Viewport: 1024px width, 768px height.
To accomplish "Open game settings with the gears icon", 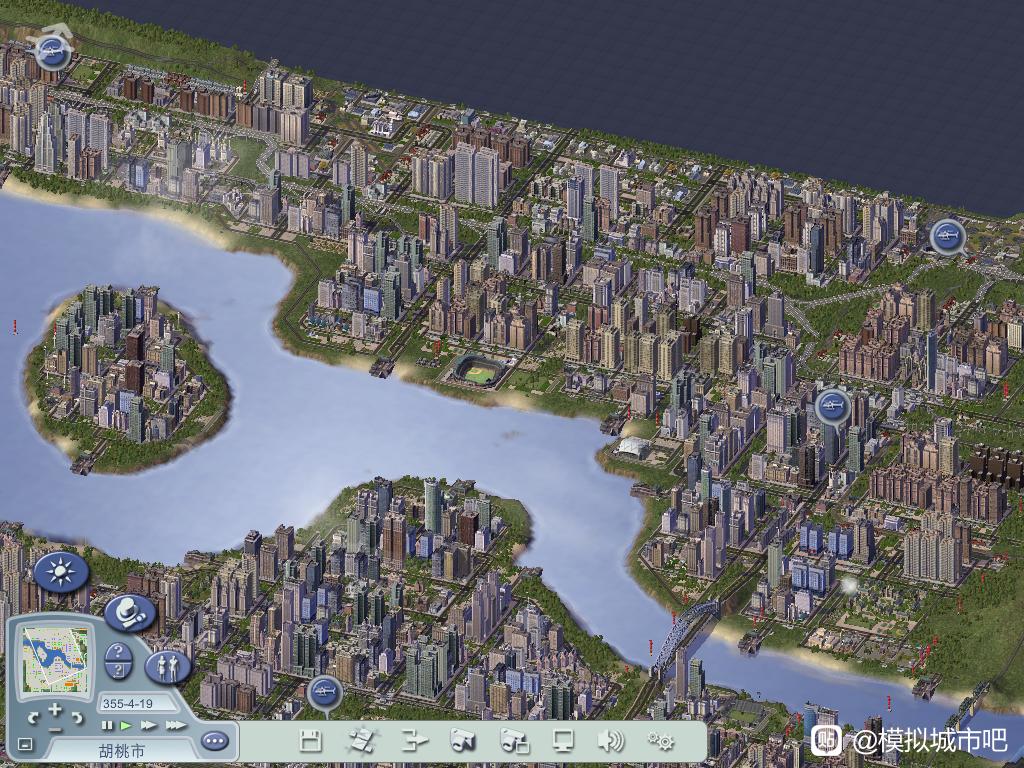I will tap(660, 741).
